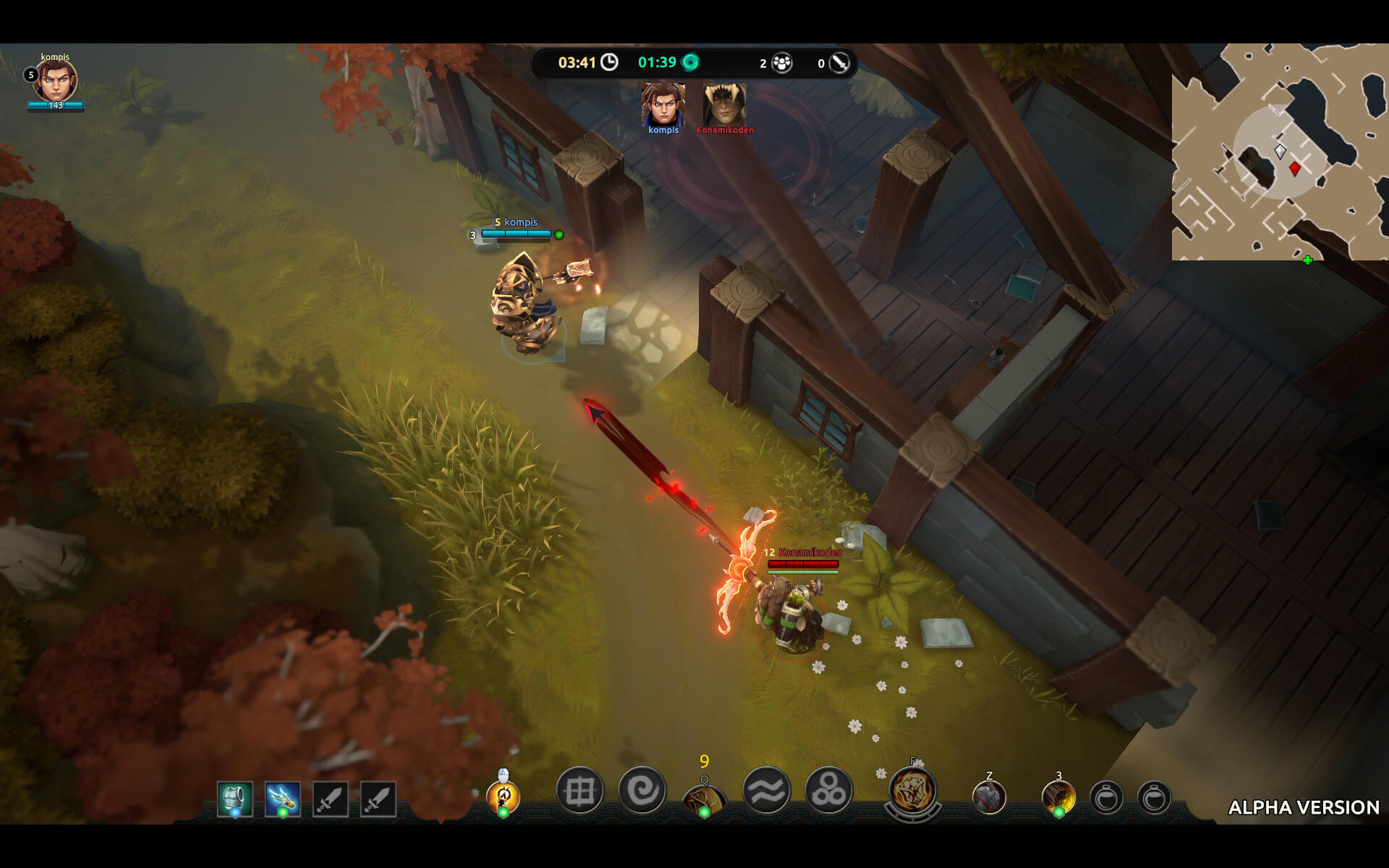Click the wavy lines ability icon

(x=766, y=791)
